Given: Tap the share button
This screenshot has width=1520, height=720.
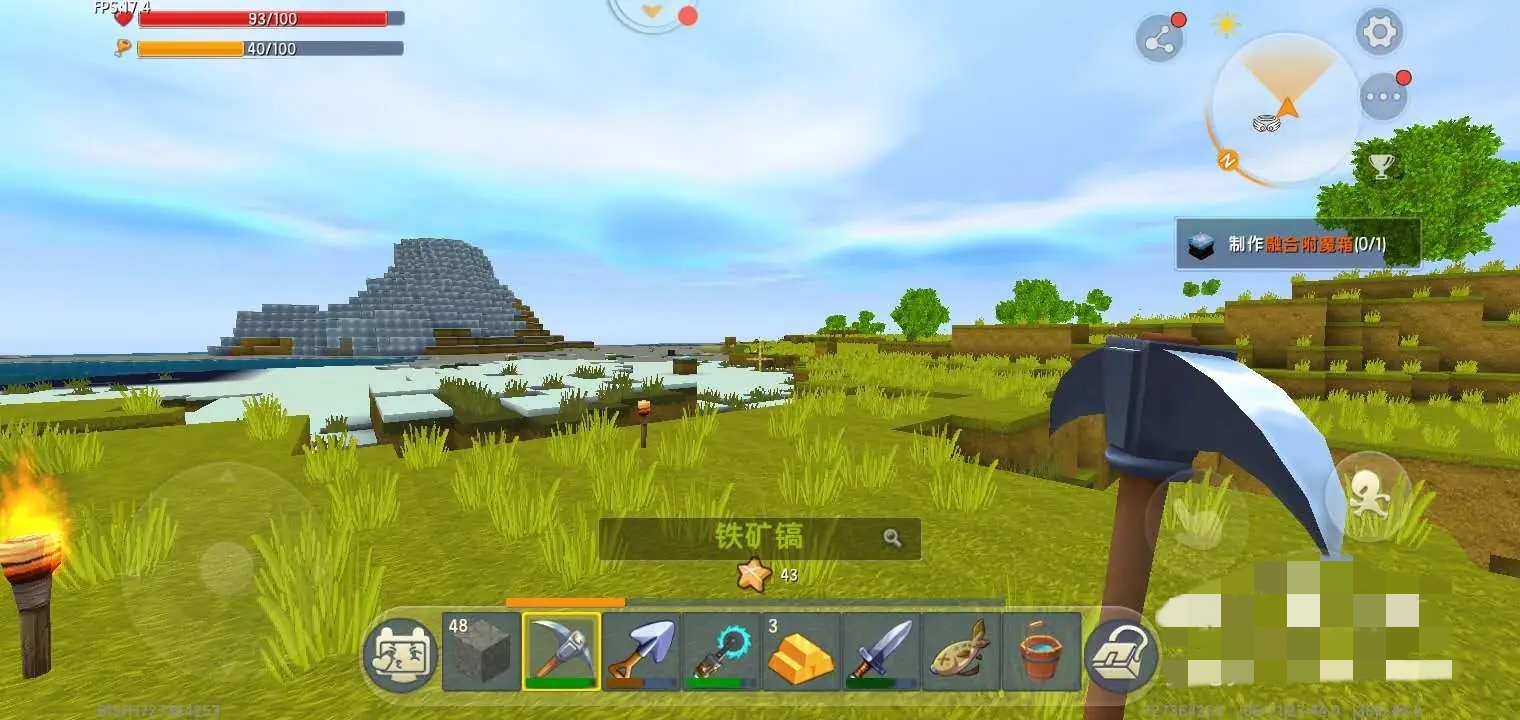Looking at the screenshot, I should tap(1159, 40).
